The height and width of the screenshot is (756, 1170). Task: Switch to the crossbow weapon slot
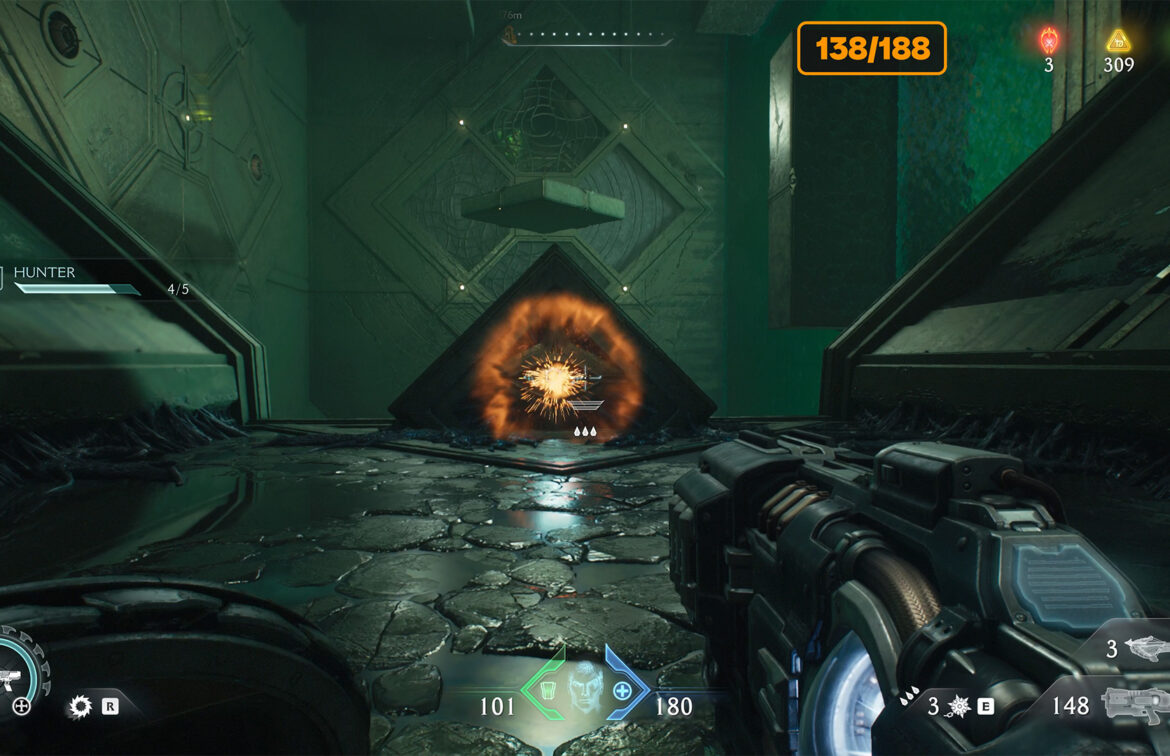point(1146,649)
